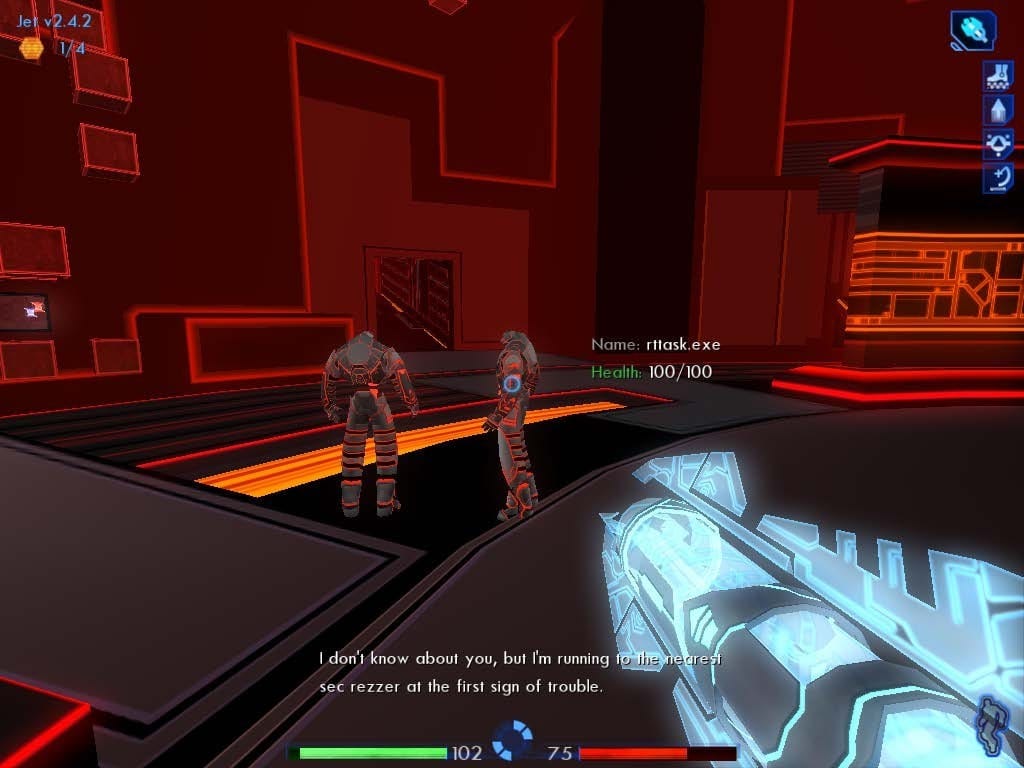Image resolution: width=1024 pixels, height=768 pixels.
Task: Click the orange hexagon build-point icon
Action: coord(32,48)
